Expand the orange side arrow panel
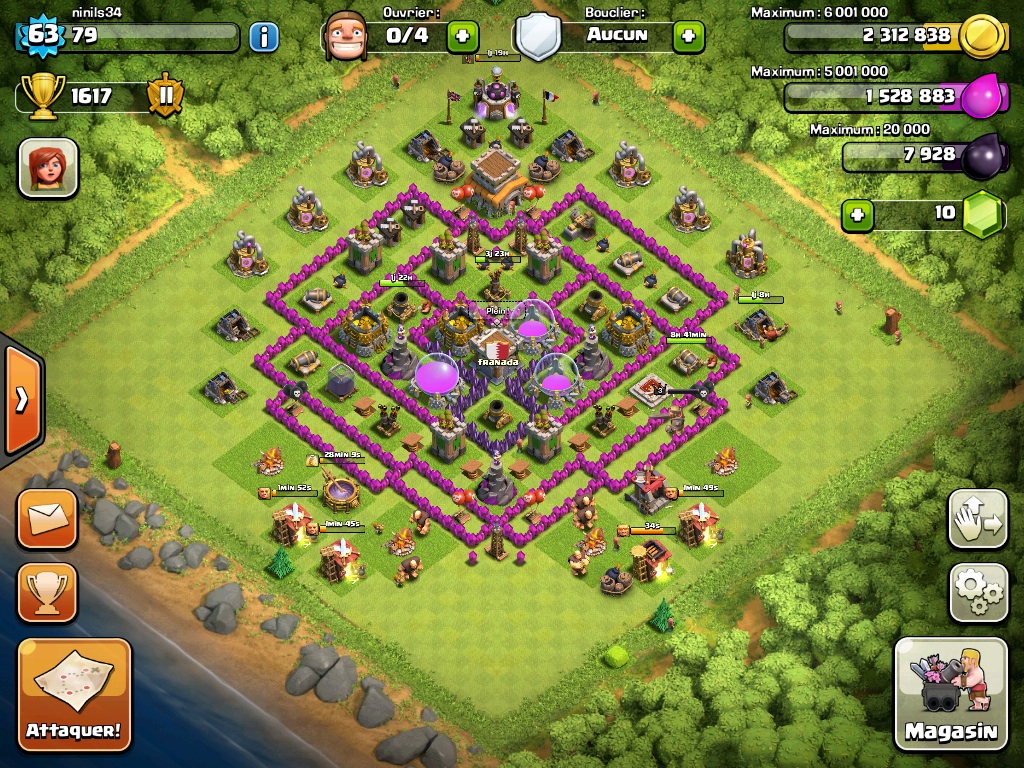Image resolution: width=1024 pixels, height=768 pixels. (21, 399)
